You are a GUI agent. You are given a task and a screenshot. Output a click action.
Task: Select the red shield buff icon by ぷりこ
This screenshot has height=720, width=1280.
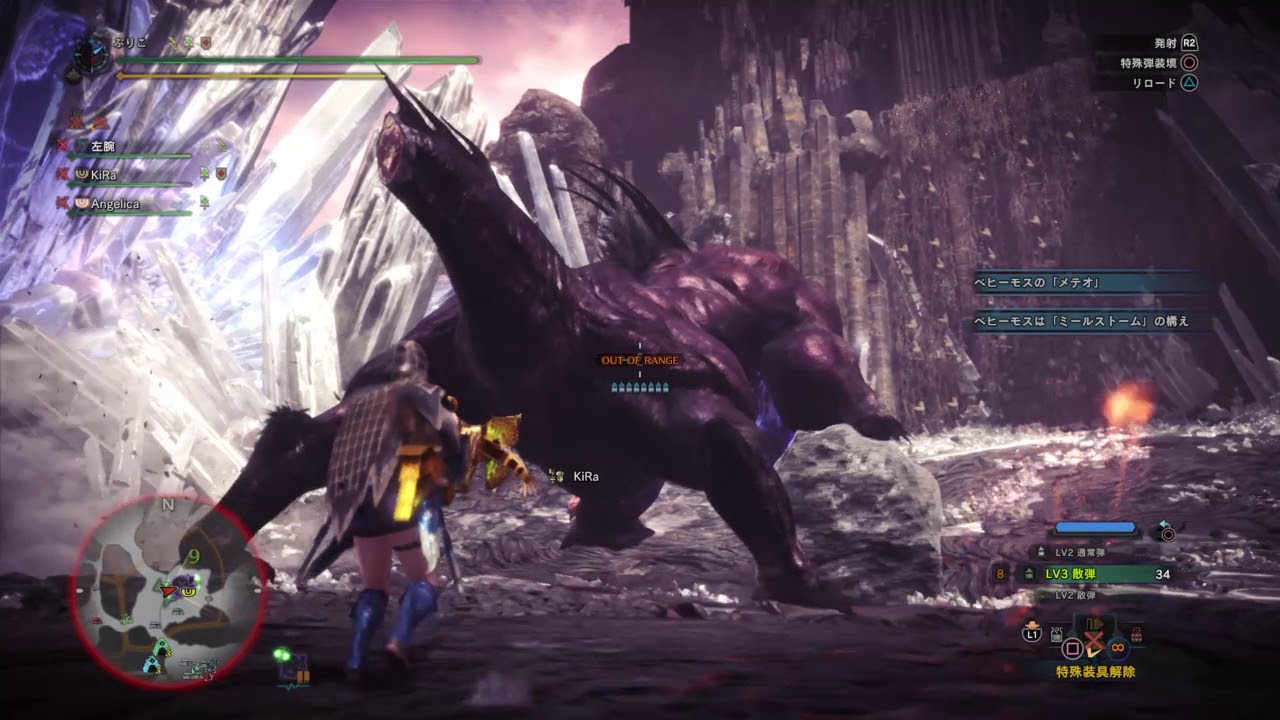(204, 44)
